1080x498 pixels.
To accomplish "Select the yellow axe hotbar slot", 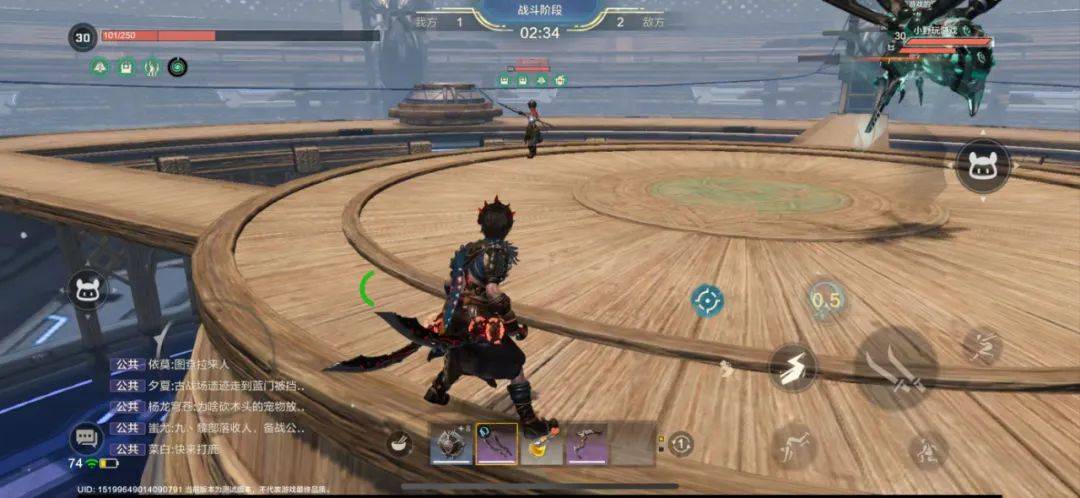I will 542,443.
